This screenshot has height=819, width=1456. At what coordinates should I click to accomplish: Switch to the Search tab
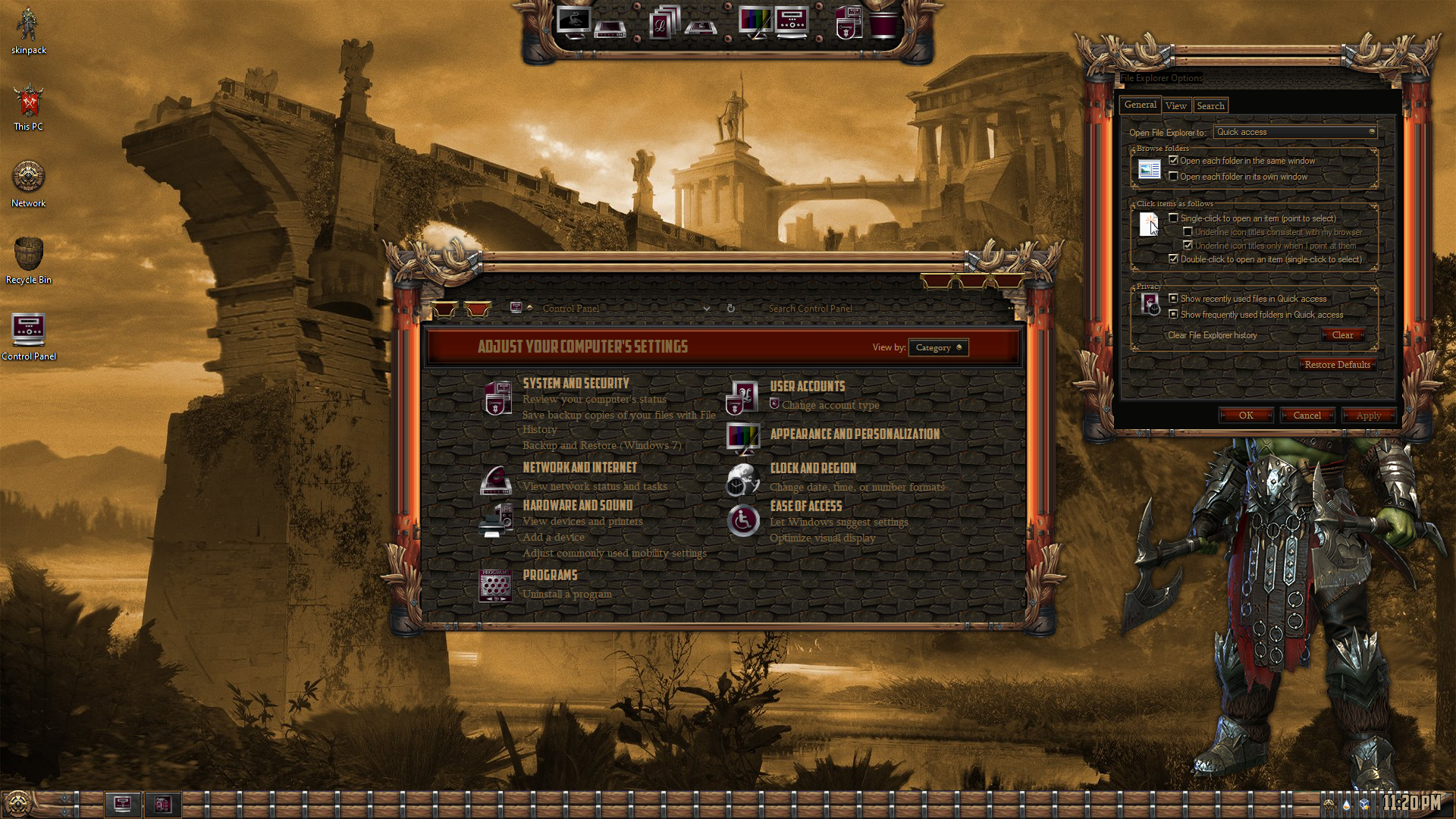tap(1210, 106)
